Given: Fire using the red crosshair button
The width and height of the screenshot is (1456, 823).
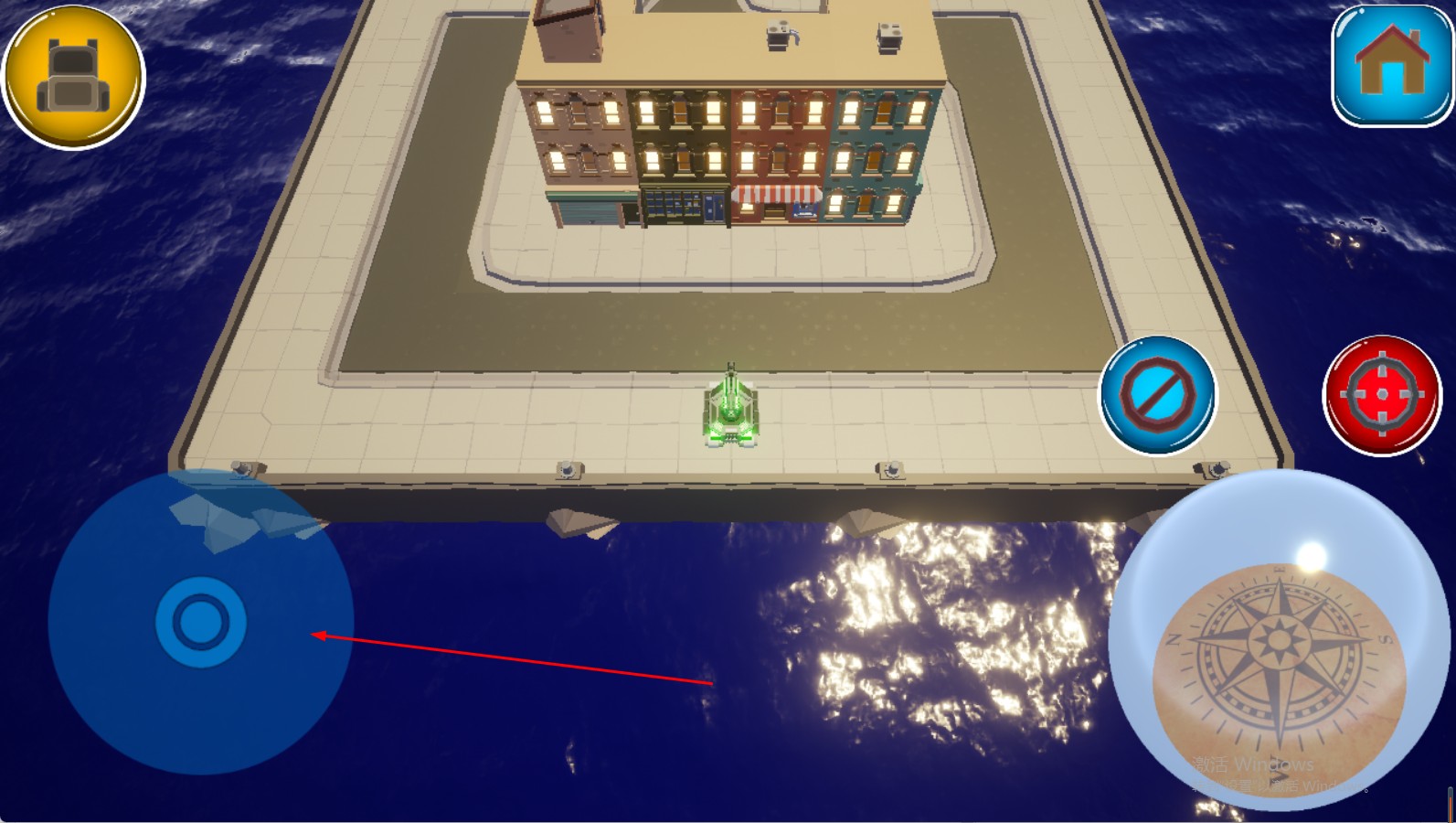Looking at the screenshot, I should coord(1381,395).
